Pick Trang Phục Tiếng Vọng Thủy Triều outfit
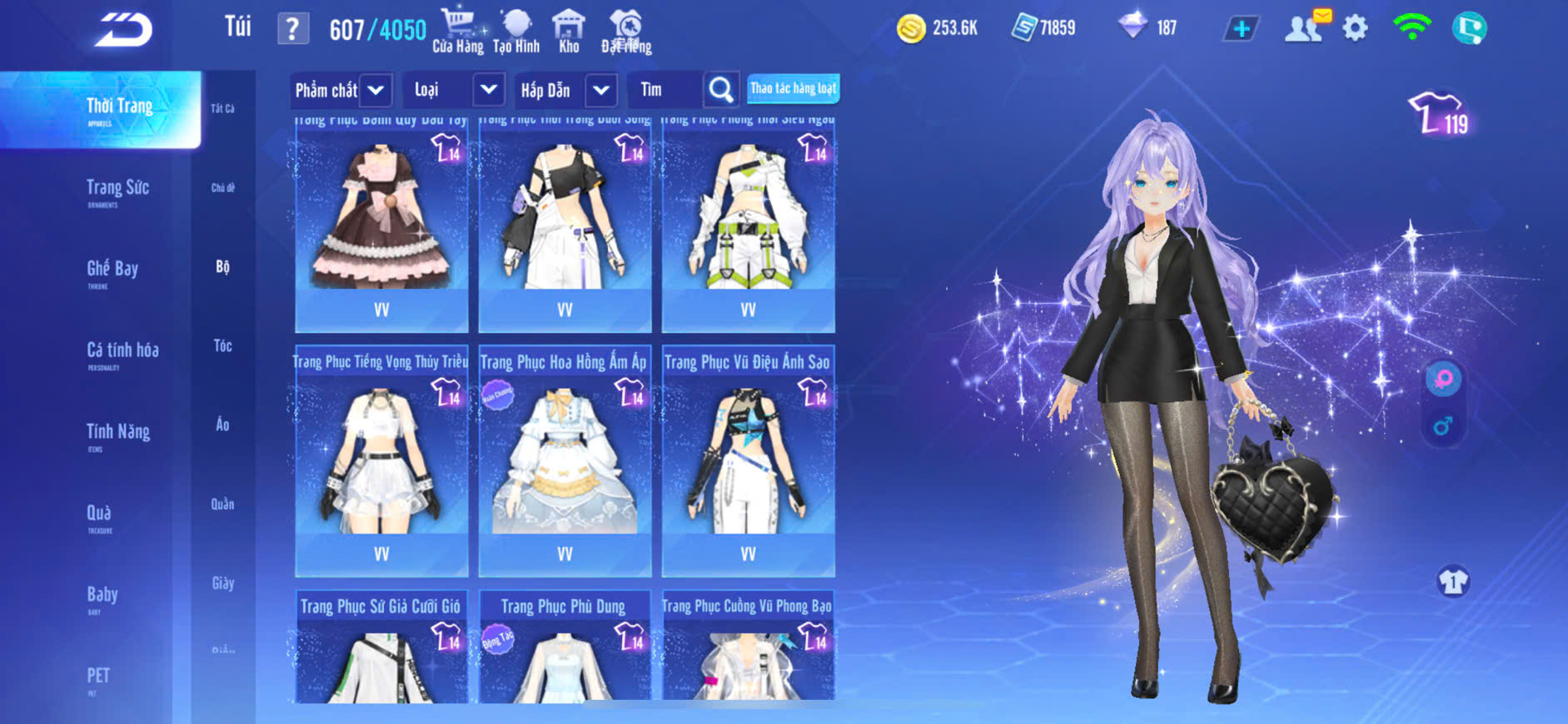Viewport: 1568px width, 724px height. (x=381, y=460)
